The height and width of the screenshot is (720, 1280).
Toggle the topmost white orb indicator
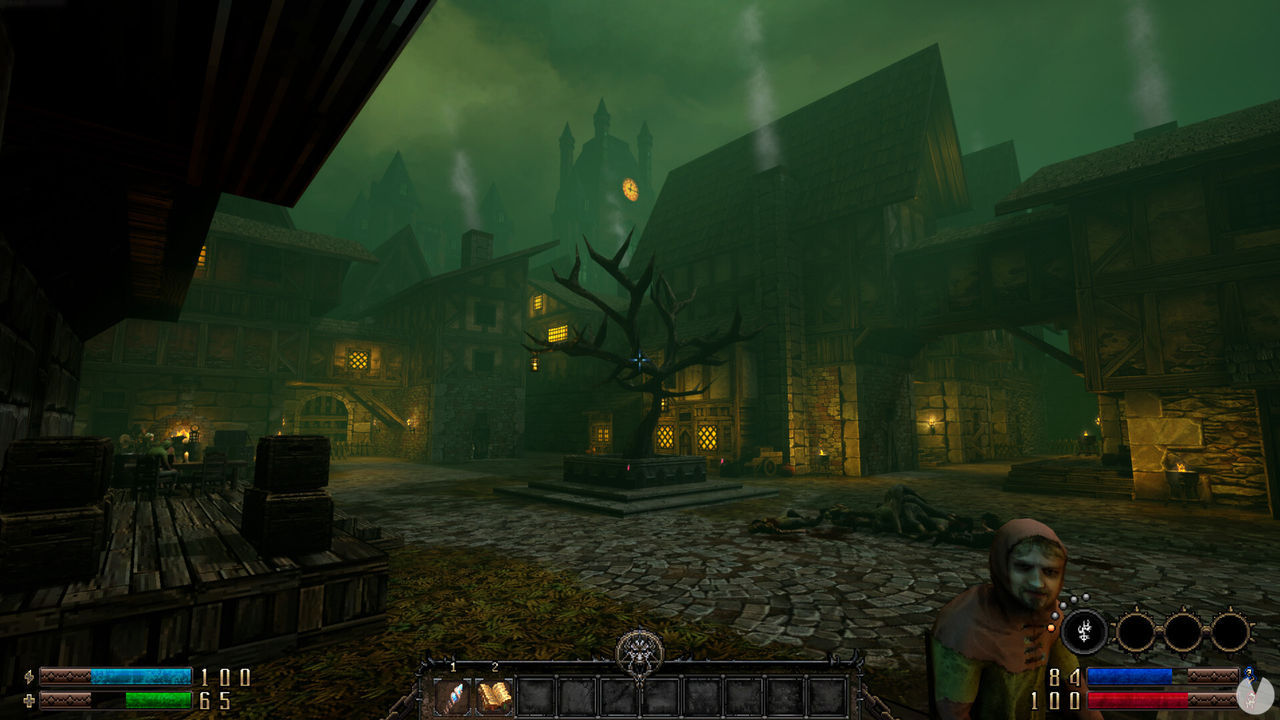click(x=1085, y=595)
